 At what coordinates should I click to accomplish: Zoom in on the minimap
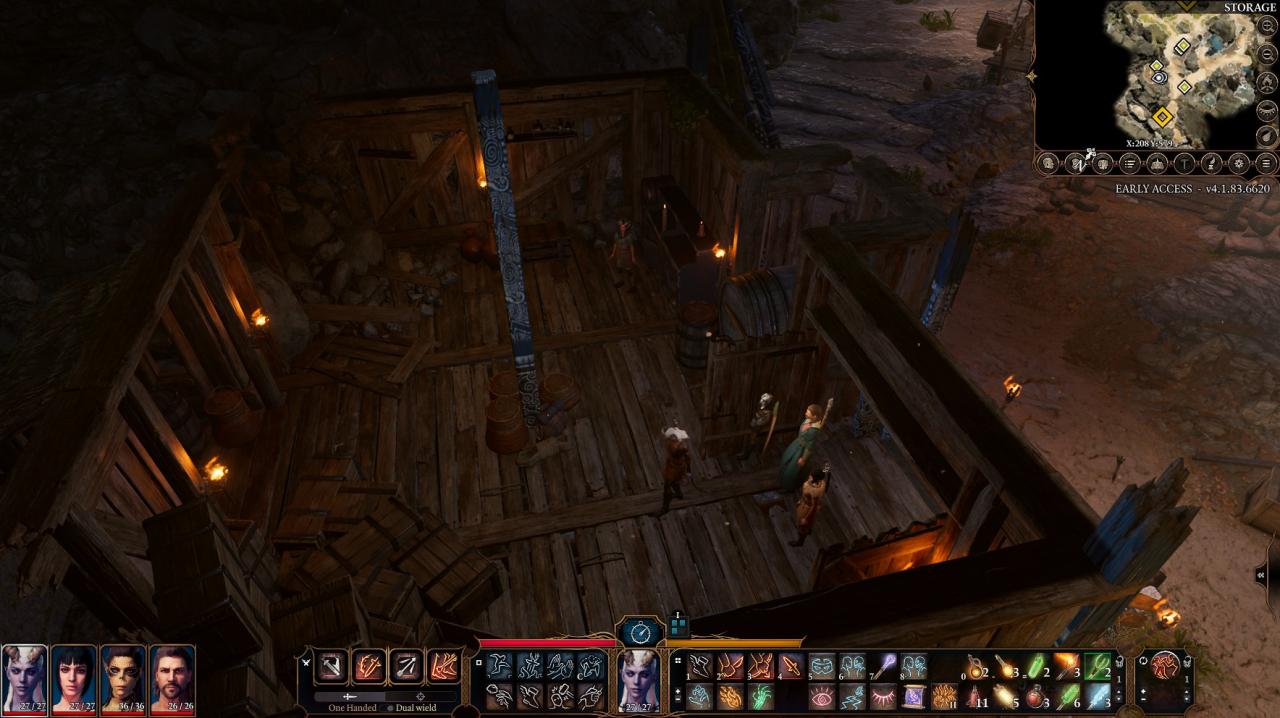(x=1266, y=27)
